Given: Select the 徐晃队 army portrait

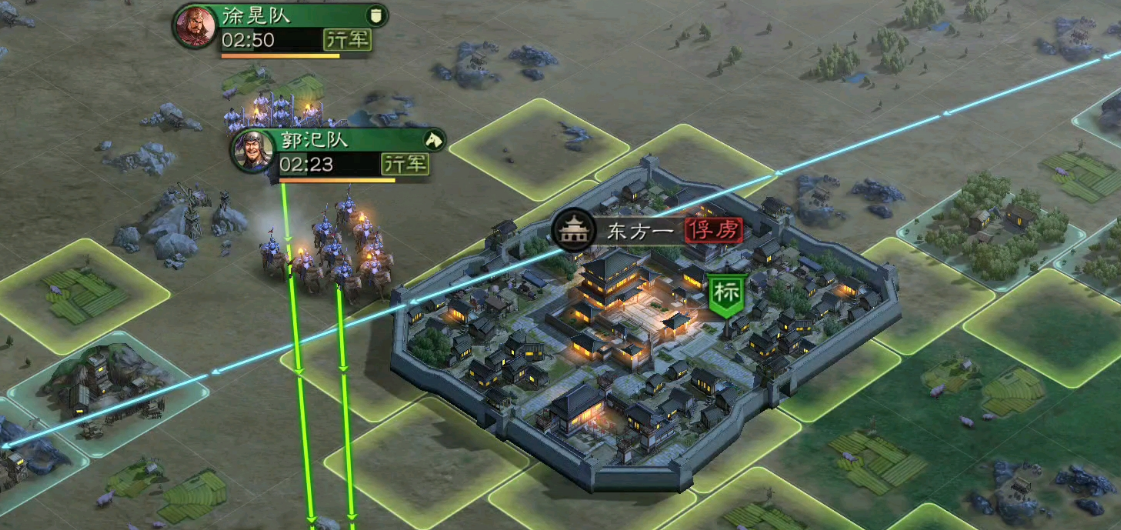Looking at the screenshot, I should pyautogui.click(x=194, y=27).
